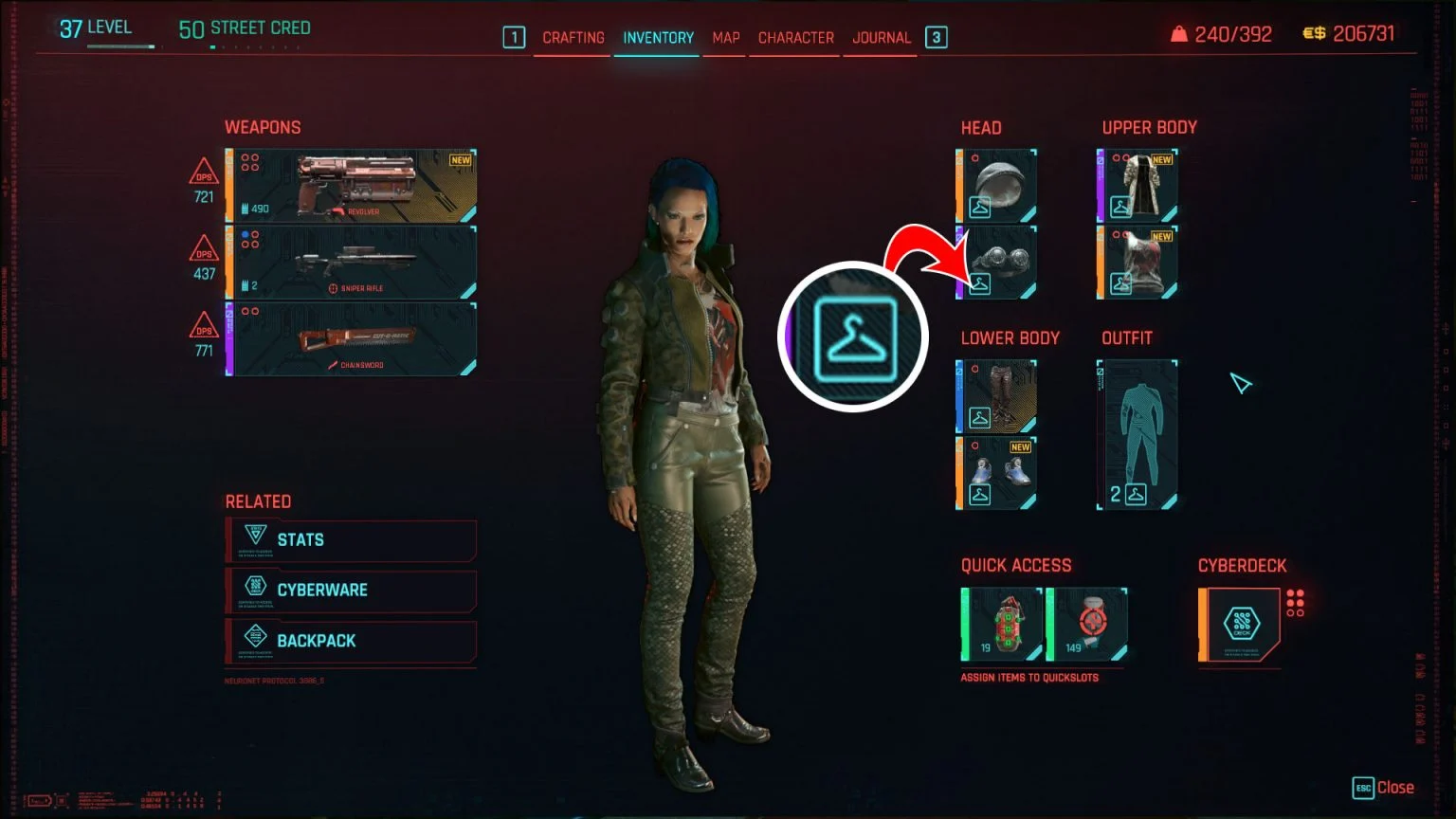Open the Character tab

pos(795,38)
